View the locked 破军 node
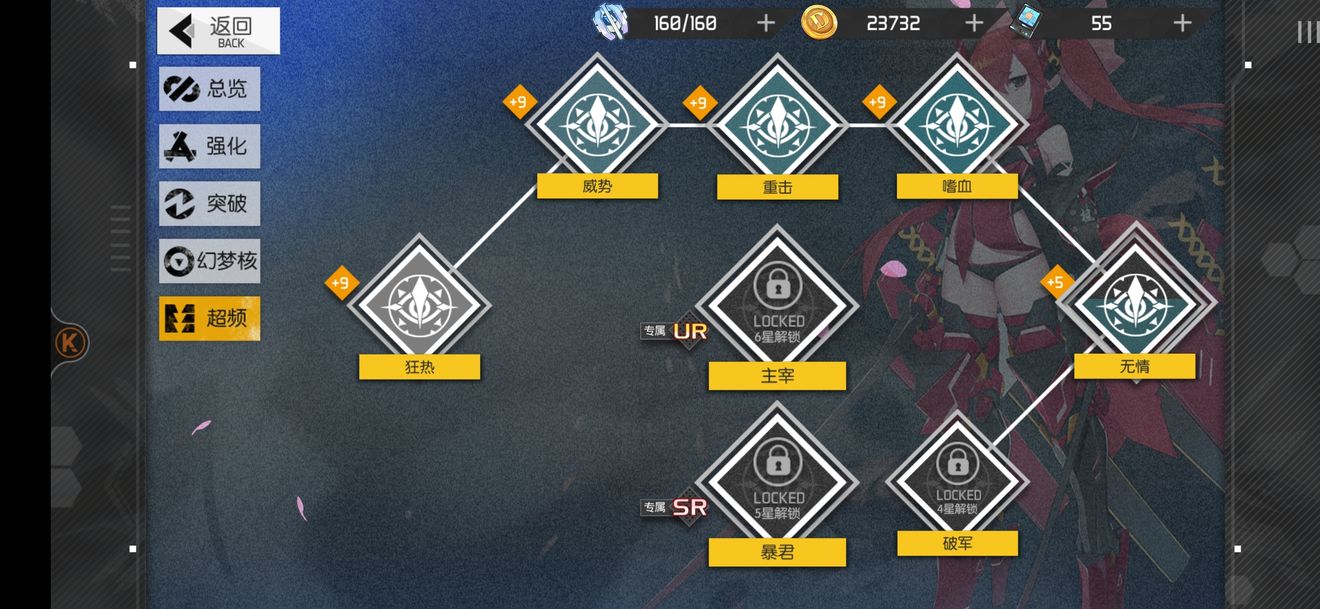Screen dimensions: 1320x609 tap(957, 480)
